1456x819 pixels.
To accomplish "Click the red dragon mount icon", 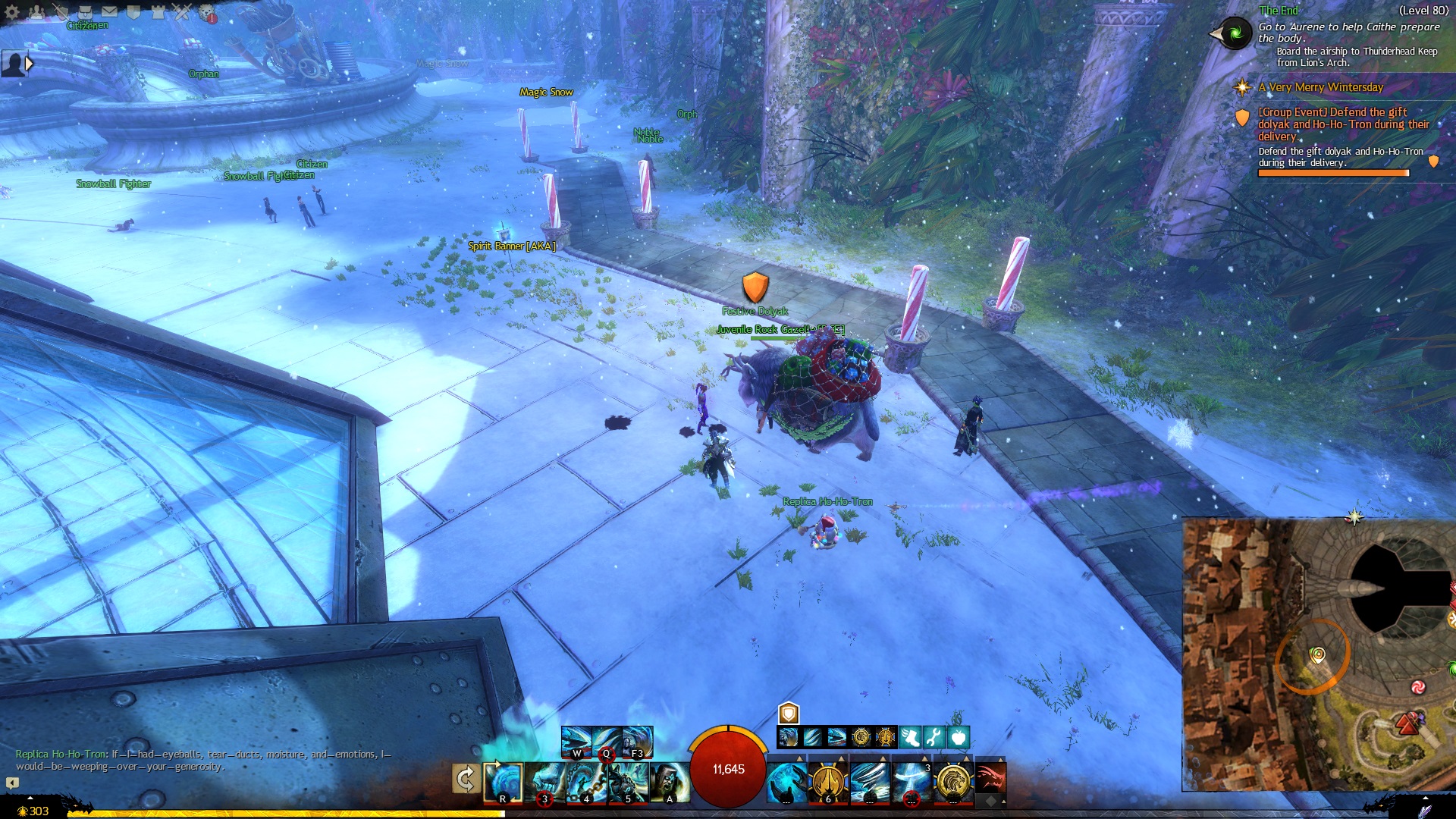I will (990, 778).
